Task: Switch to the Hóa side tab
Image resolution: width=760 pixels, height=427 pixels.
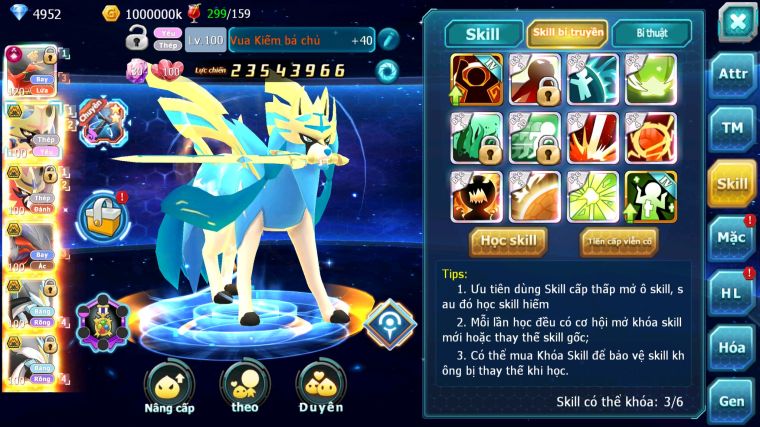Action: pos(732,347)
